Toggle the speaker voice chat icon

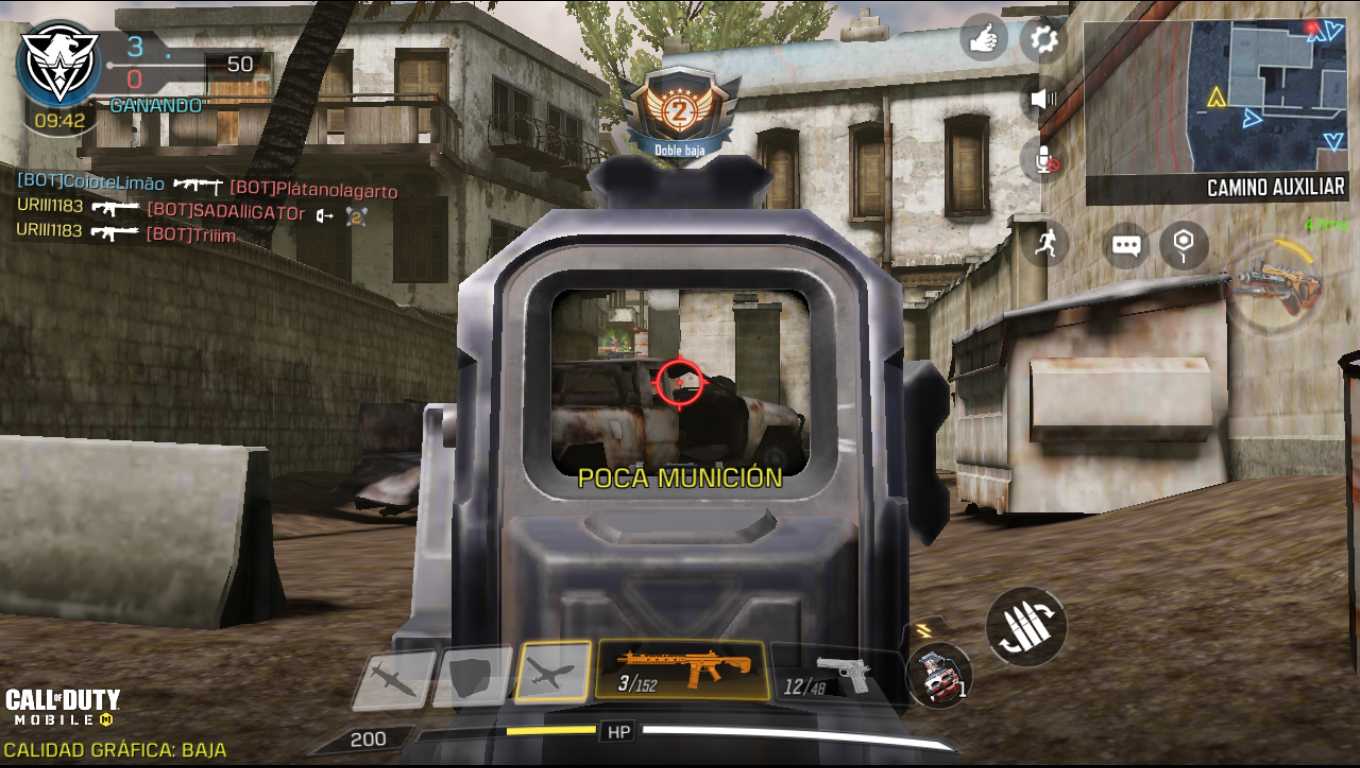click(x=1043, y=98)
